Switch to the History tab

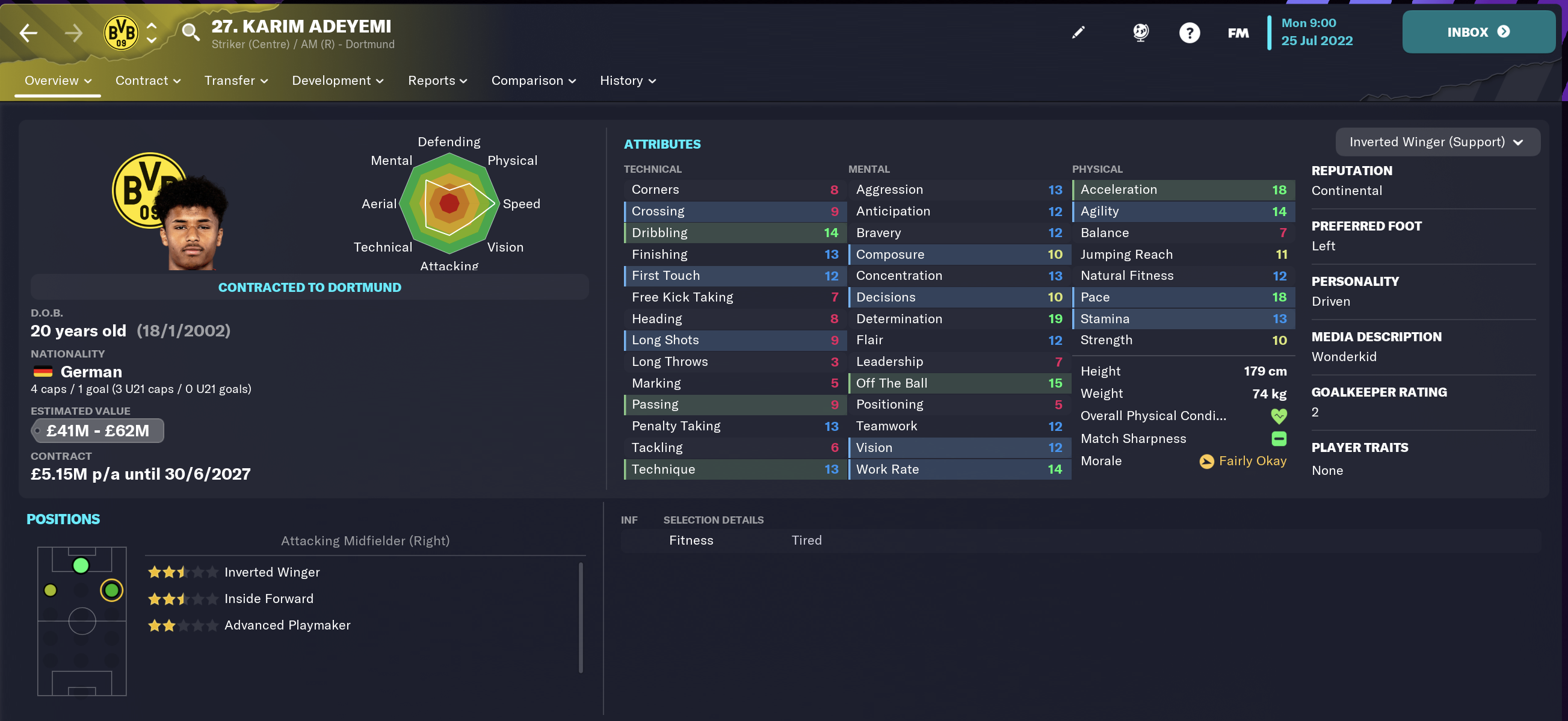pos(622,81)
